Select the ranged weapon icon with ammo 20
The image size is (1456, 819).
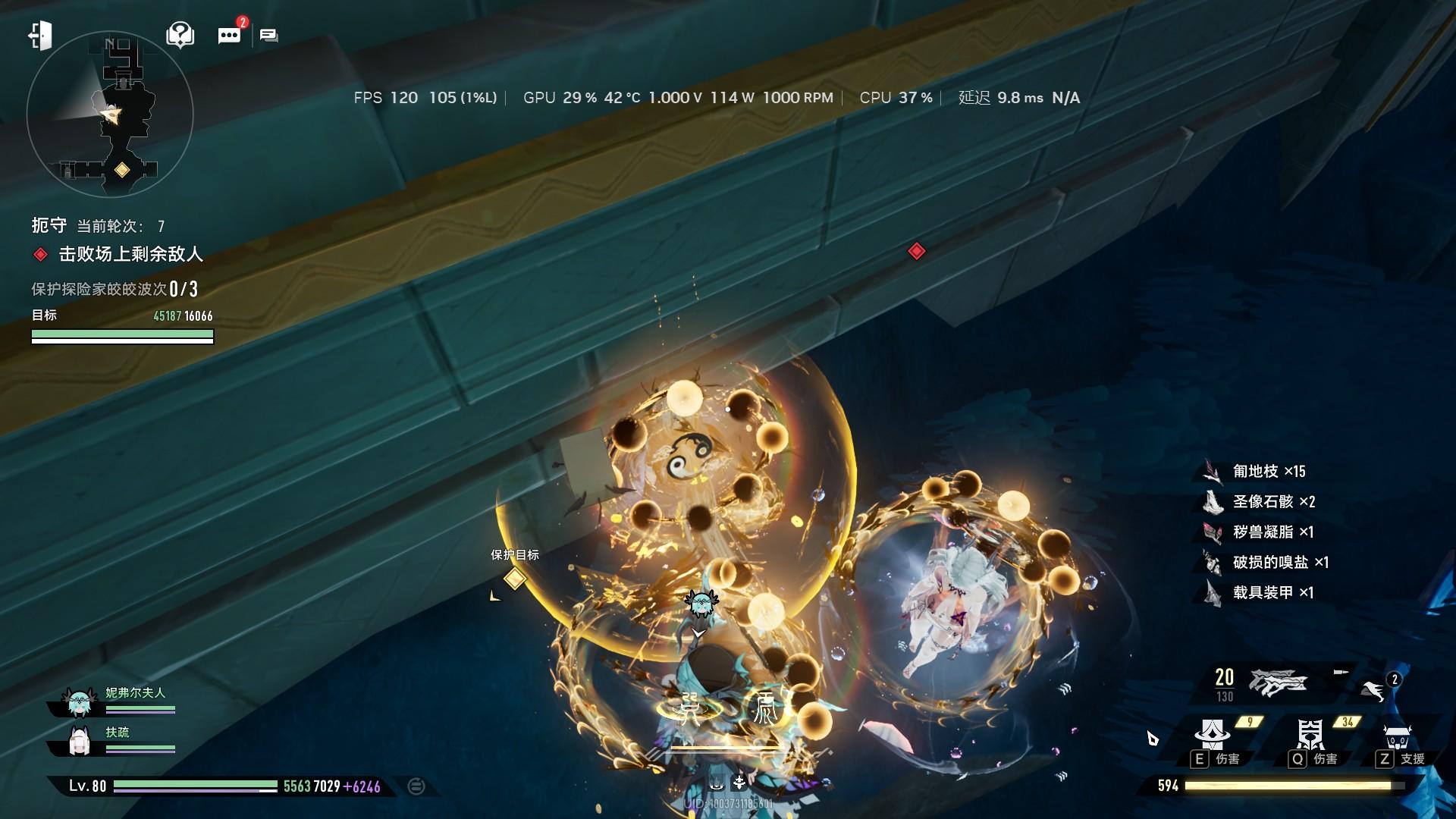(1278, 682)
